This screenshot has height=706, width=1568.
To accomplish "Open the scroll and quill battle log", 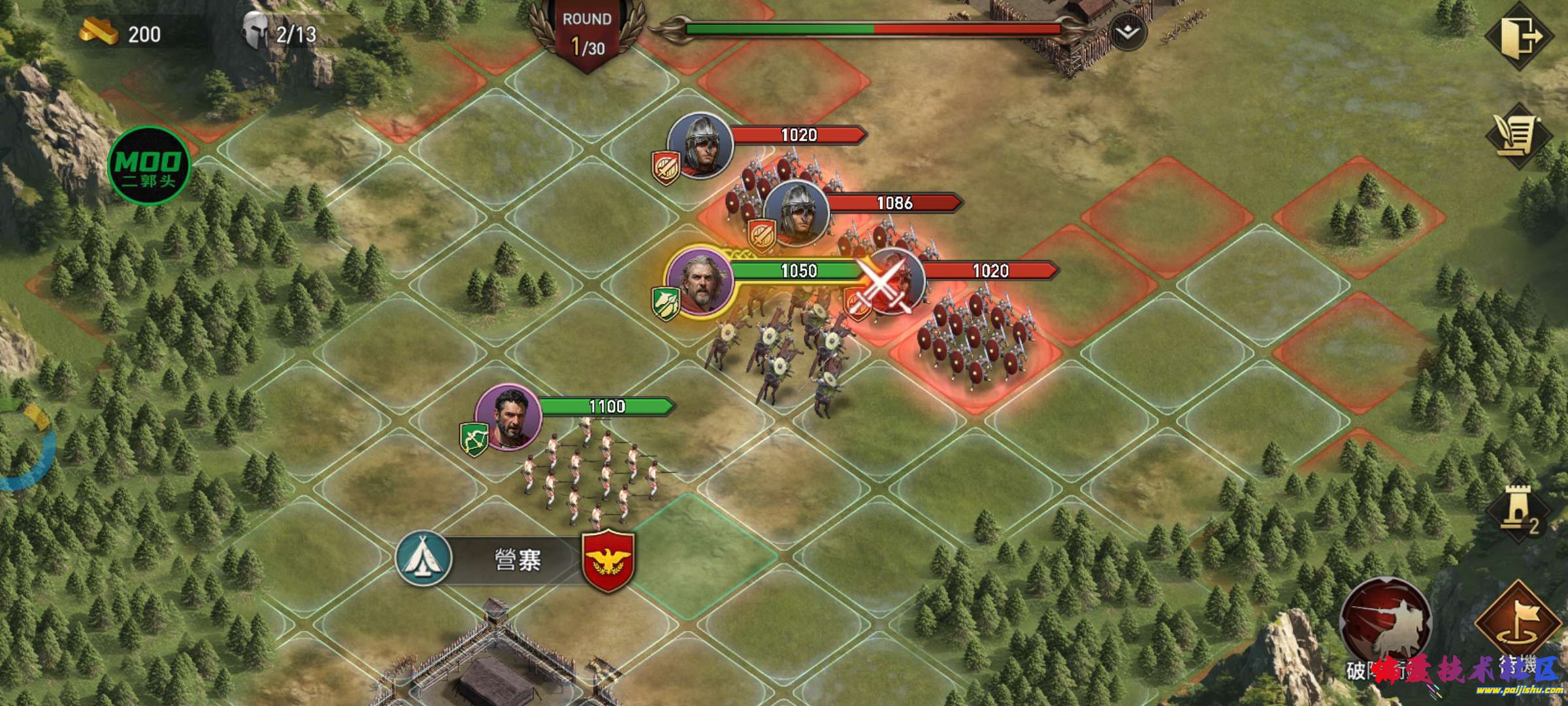I will [1518, 137].
